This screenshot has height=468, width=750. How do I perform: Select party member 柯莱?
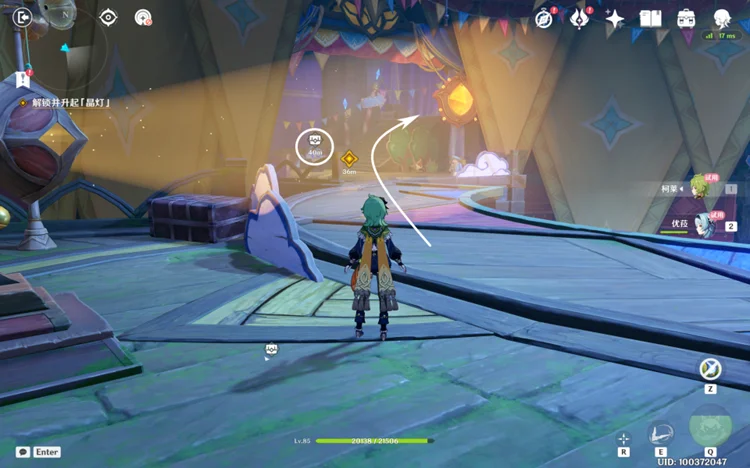click(x=700, y=188)
